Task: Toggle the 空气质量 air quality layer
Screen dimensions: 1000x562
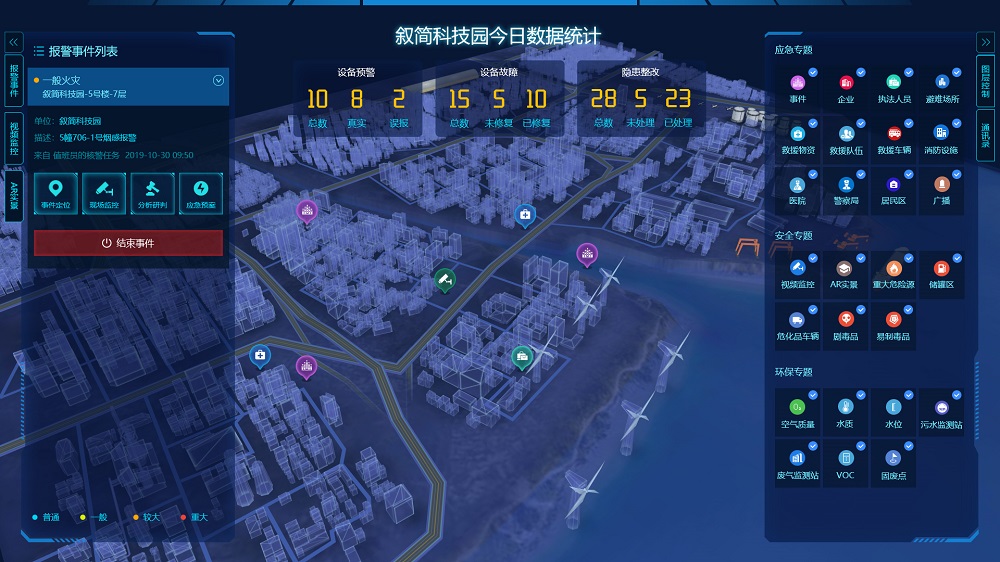Action: click(797, 411)
